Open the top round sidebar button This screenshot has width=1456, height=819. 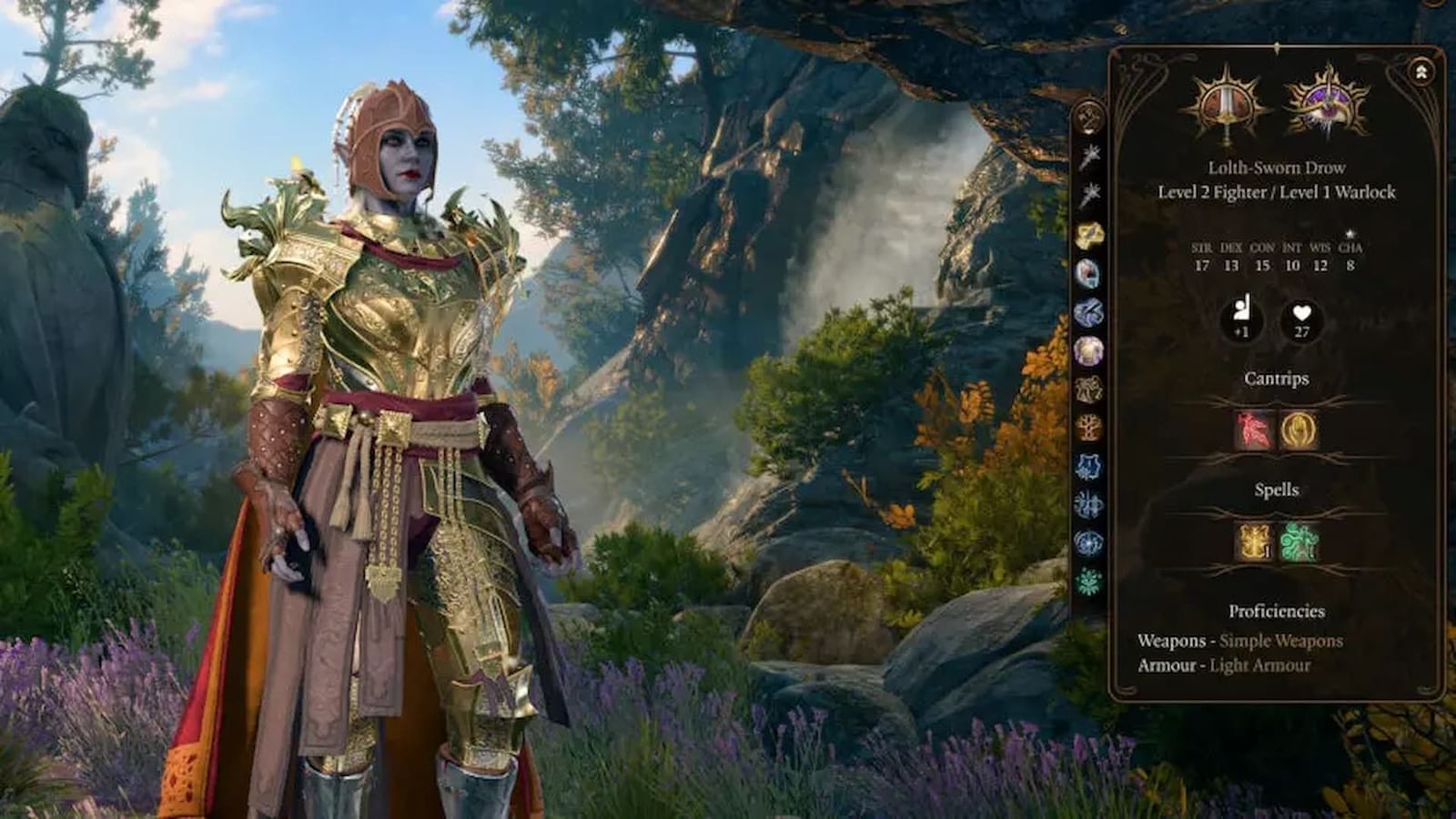(1088, 116)
